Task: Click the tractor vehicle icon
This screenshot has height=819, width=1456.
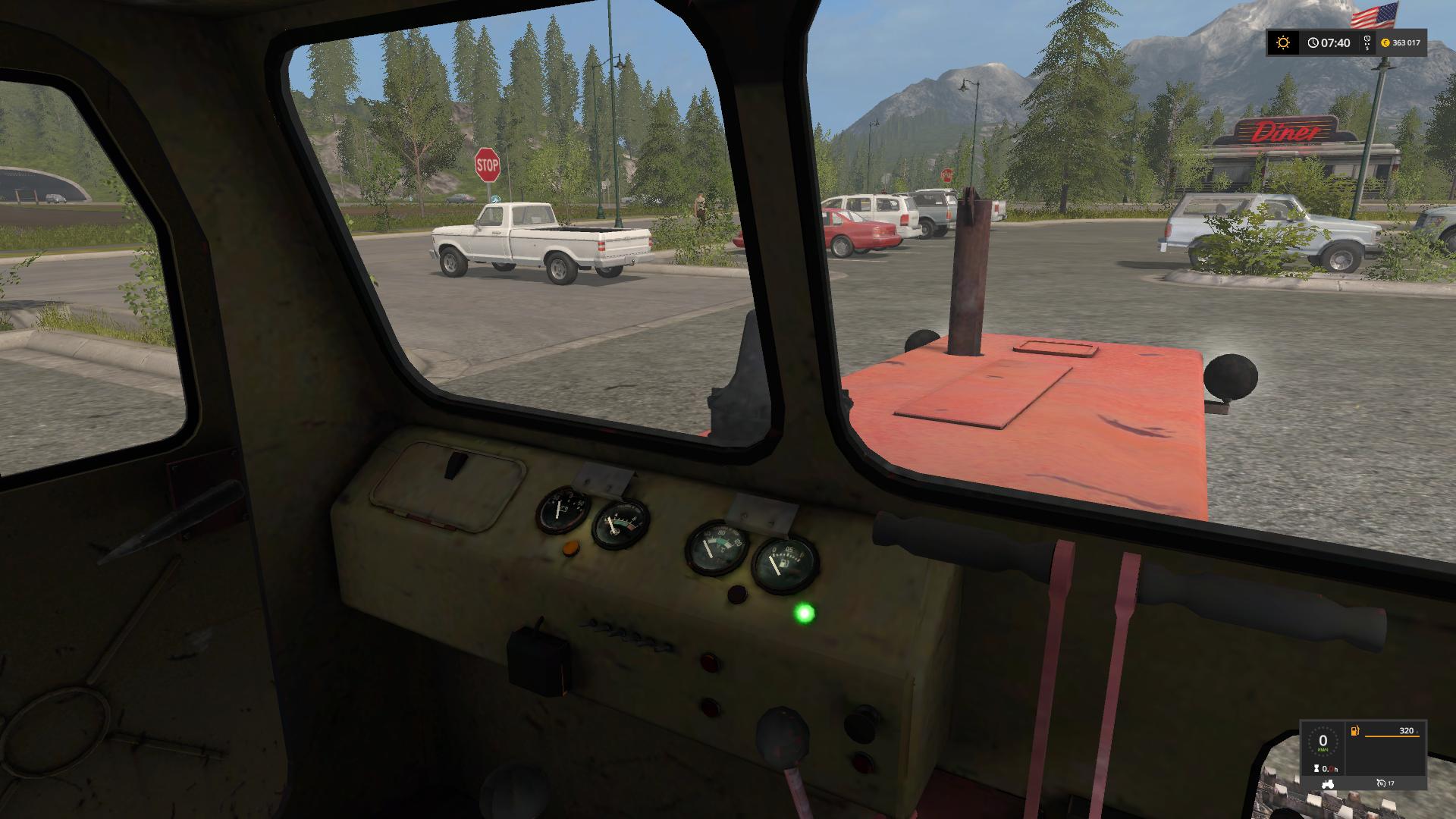Action: [1327, 783]
